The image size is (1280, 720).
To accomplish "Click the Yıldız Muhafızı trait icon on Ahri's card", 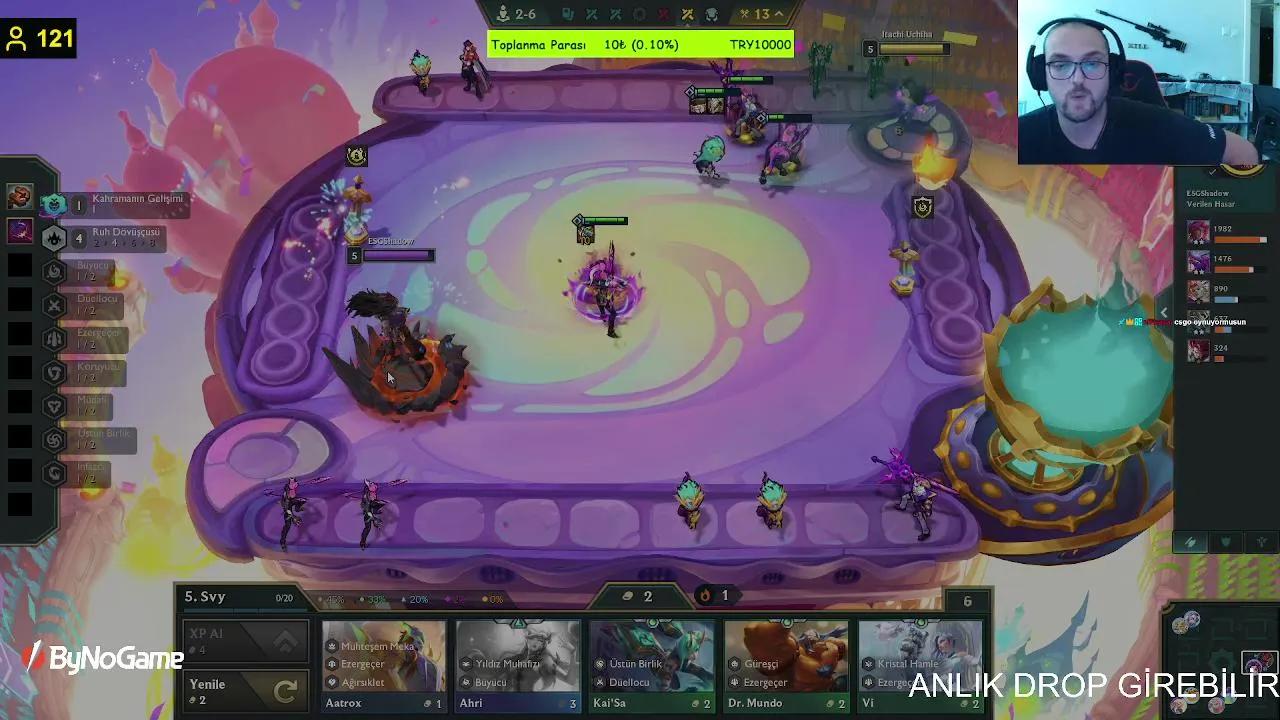I will (465, 663).
